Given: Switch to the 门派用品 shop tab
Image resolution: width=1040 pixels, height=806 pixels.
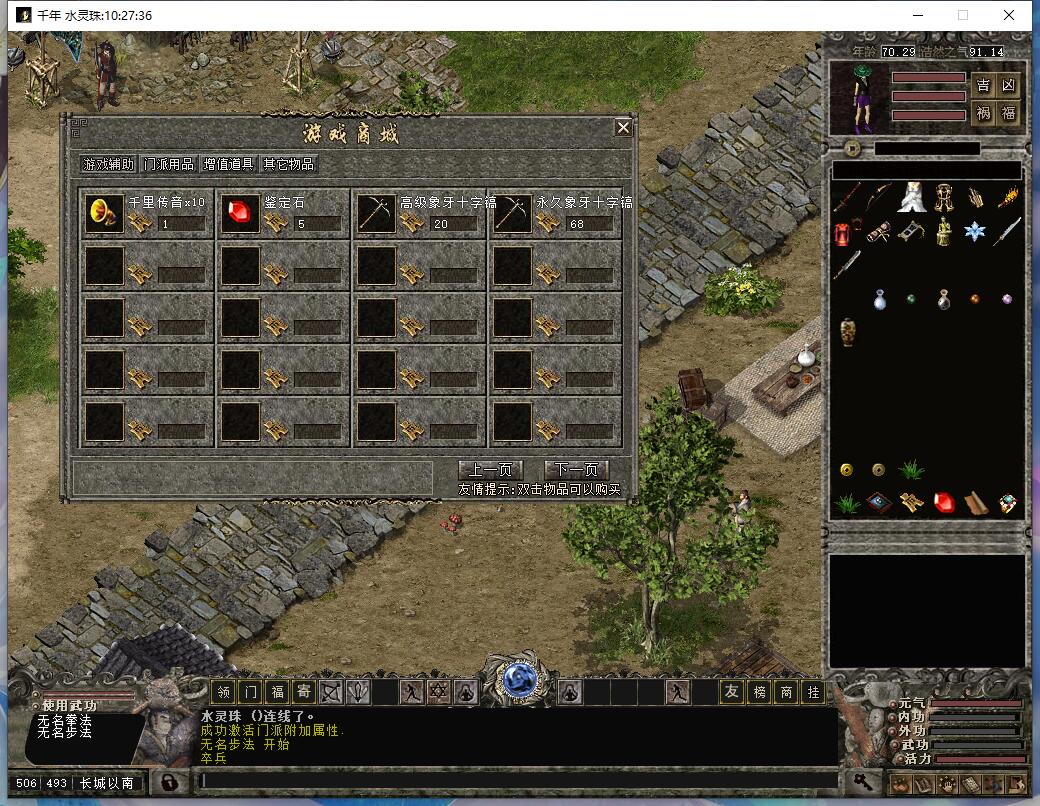Looking at the screenshot, I should (168, 164).
